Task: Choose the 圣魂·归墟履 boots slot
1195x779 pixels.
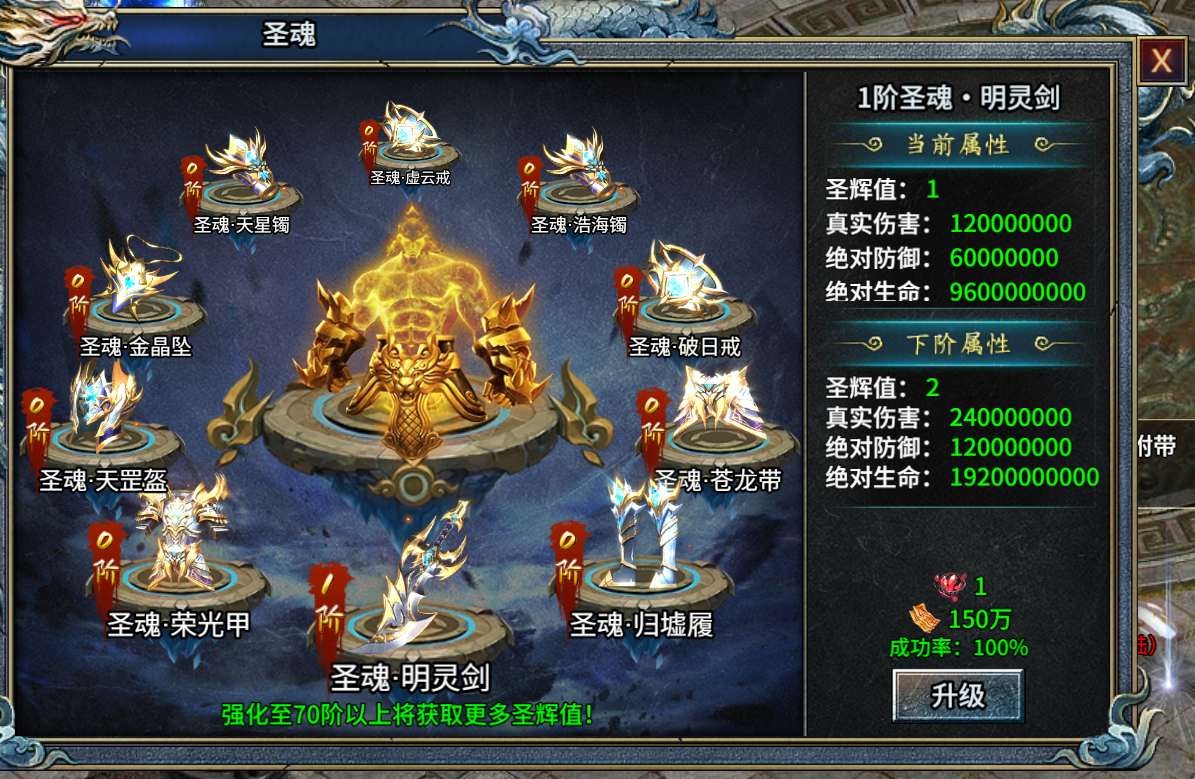Action: pos(640,560)
